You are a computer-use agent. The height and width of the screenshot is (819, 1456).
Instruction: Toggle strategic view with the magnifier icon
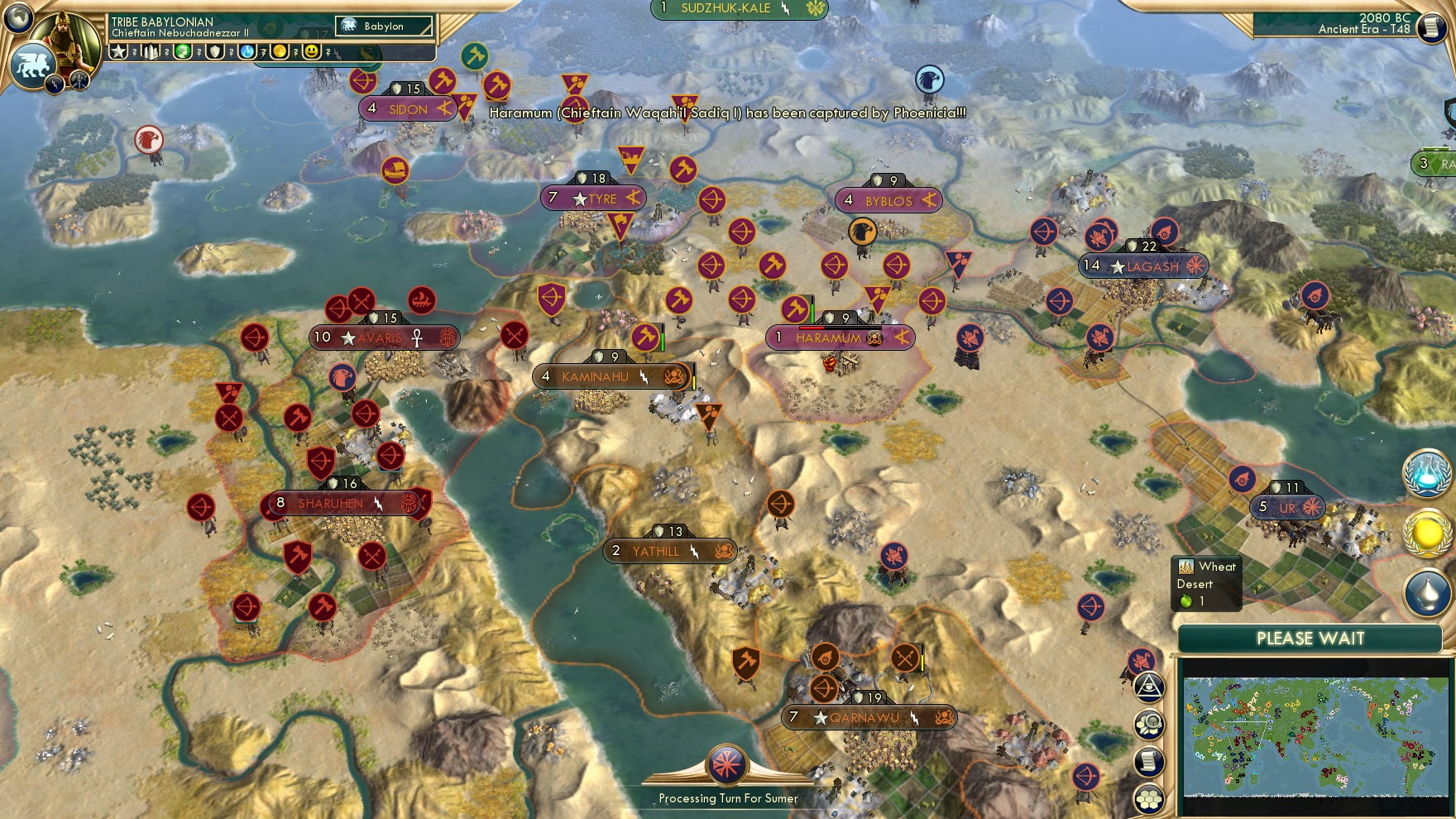1149,723
